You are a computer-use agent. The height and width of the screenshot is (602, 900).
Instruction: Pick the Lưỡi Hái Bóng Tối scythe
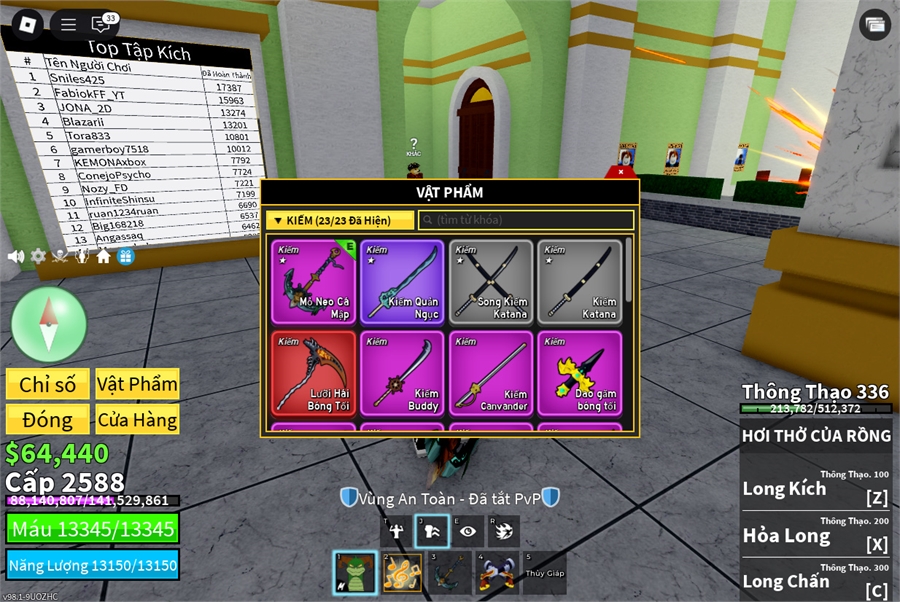point(312,372)
